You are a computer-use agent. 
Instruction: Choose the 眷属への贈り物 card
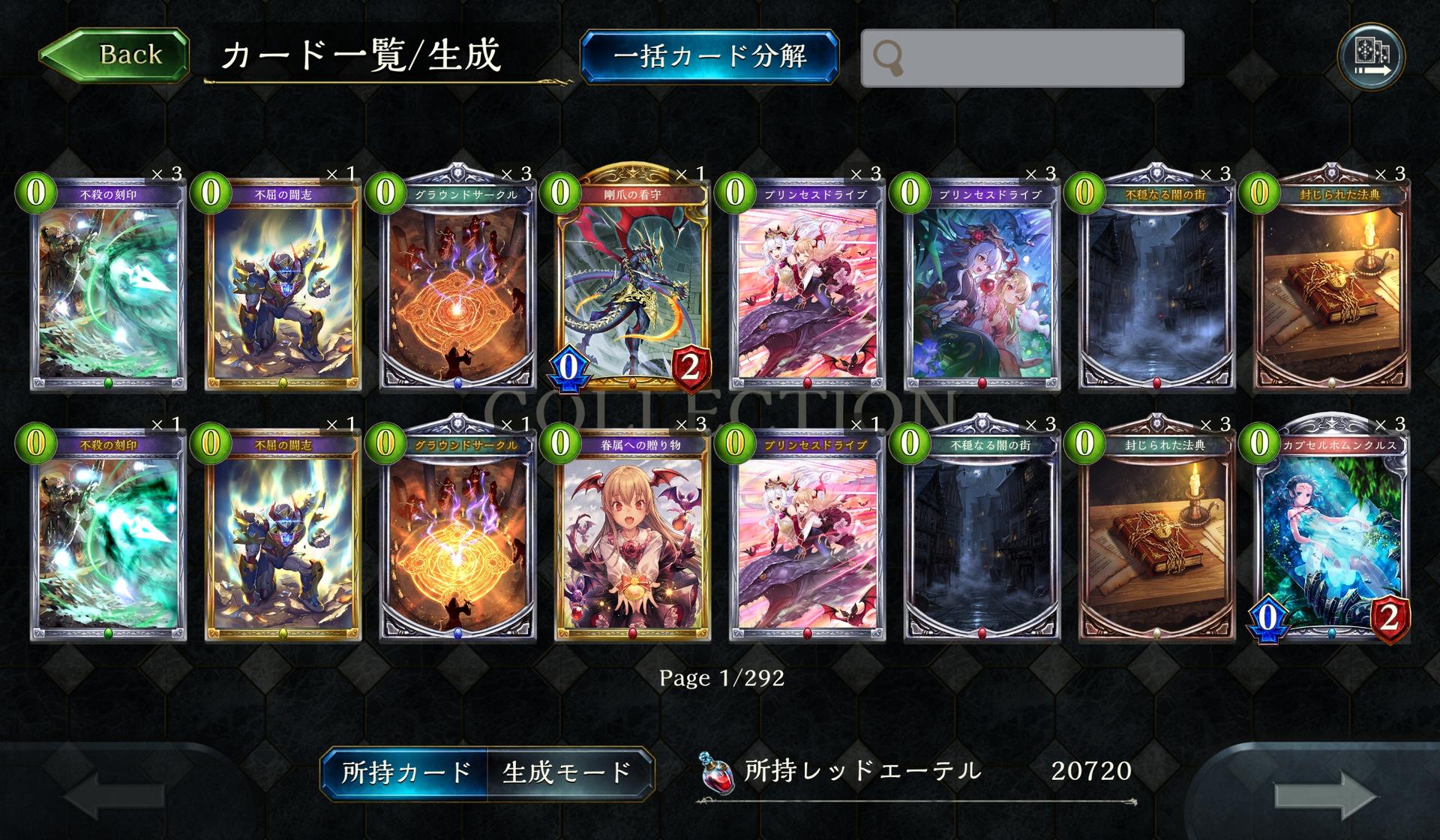pos(632,535)
